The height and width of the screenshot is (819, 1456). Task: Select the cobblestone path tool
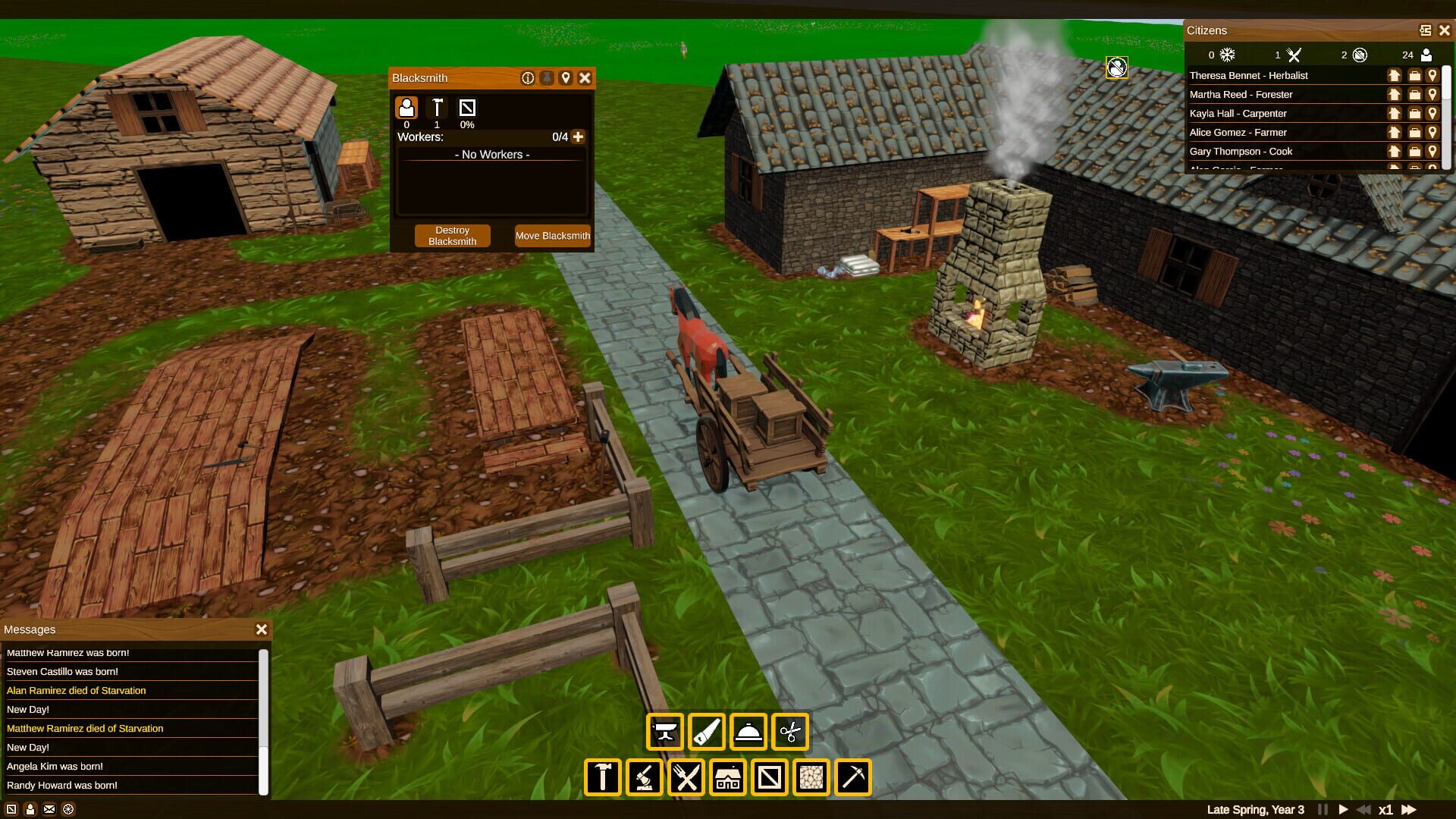point(811,777)
